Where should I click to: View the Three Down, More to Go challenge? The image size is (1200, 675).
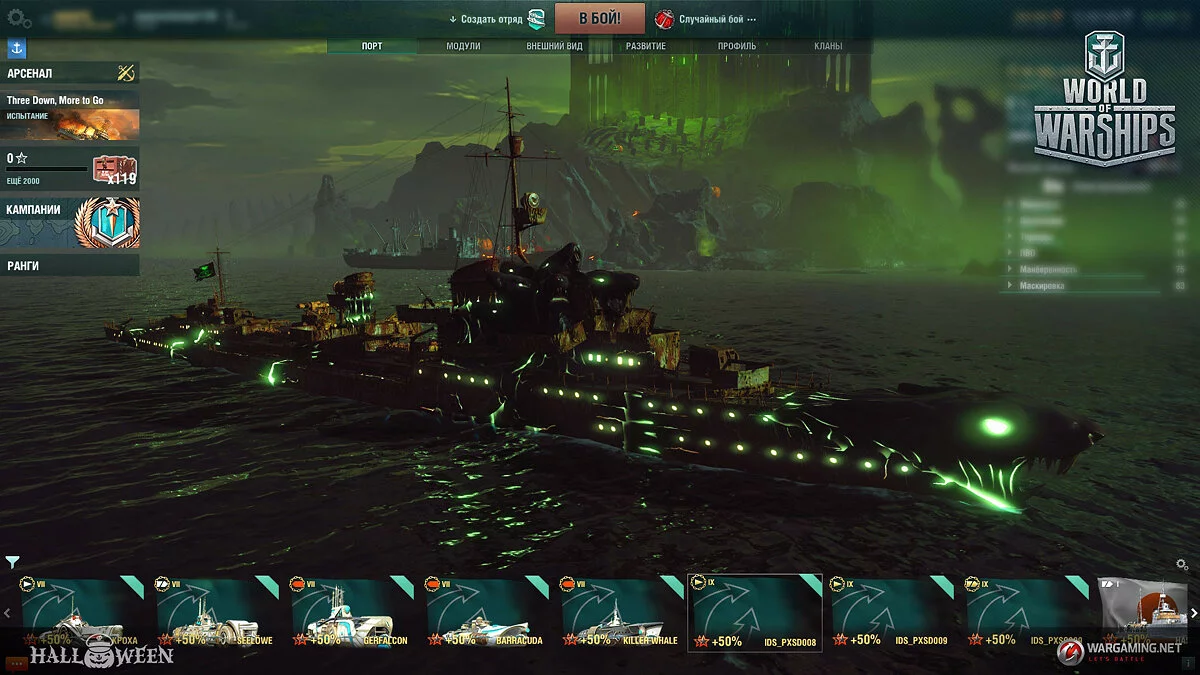pos(70,115)
